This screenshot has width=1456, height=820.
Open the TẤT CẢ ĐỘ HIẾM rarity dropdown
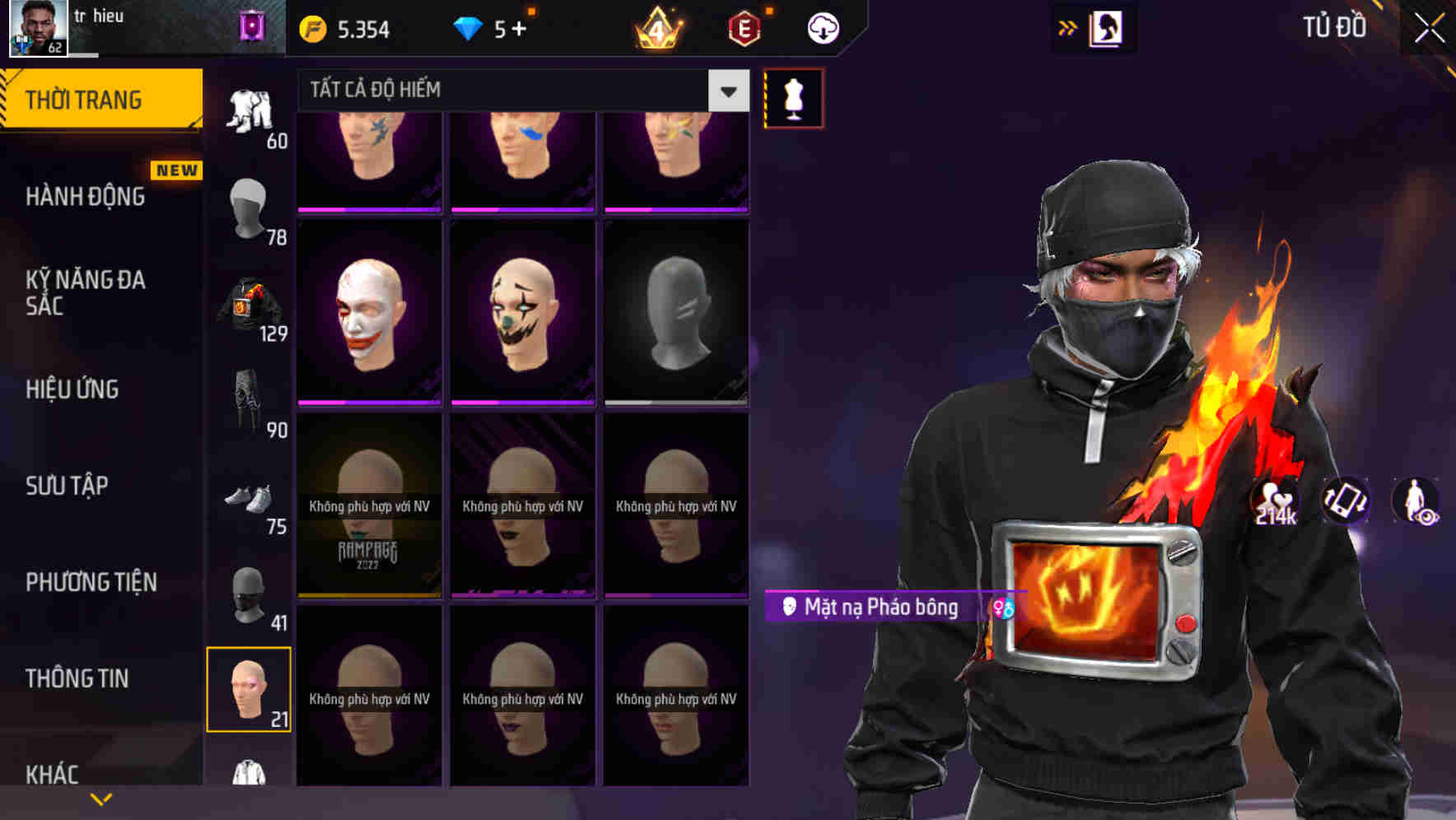(511, 91)
